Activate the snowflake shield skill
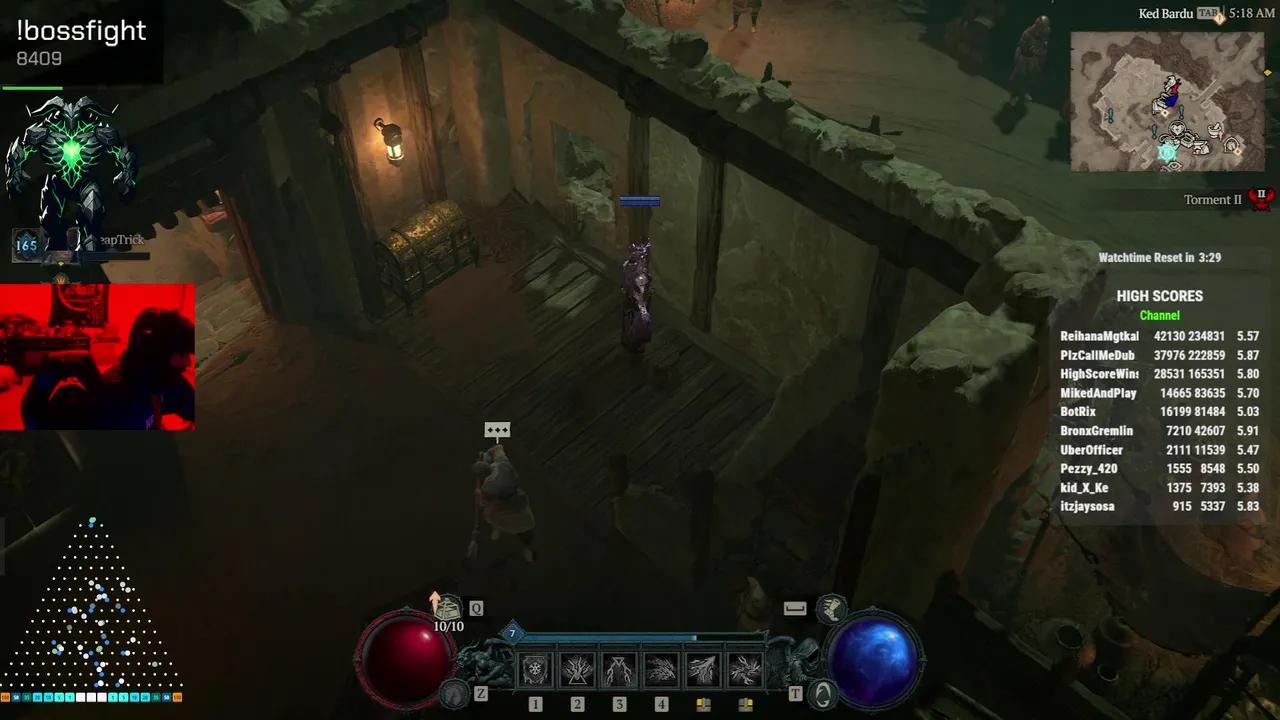This screenshot has height=720, width=1280. coord(535,669)
